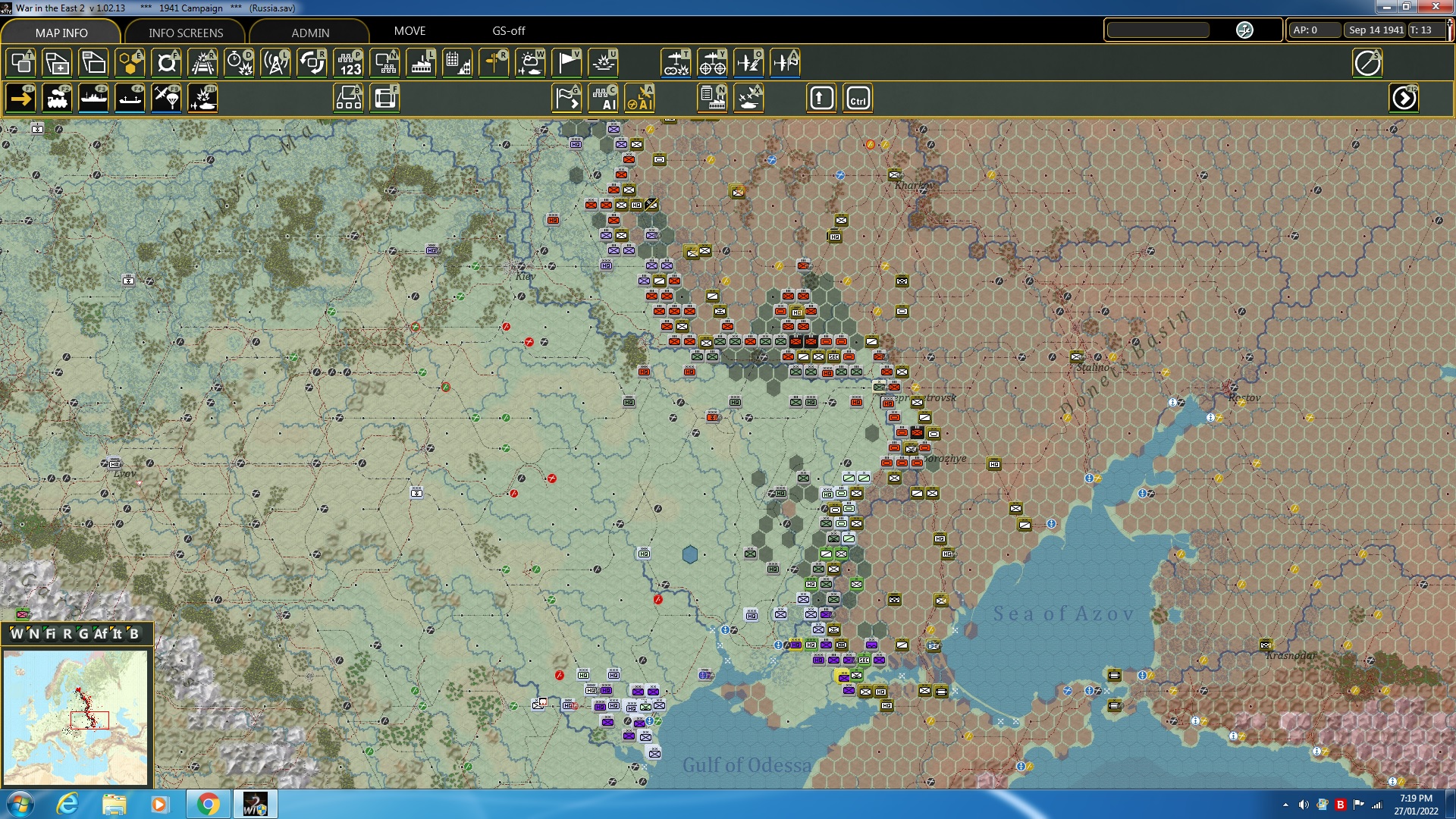The image size is (1456, 819).
Task: Click the Ctrl hotkey helper button
Action: coord(856,98)
